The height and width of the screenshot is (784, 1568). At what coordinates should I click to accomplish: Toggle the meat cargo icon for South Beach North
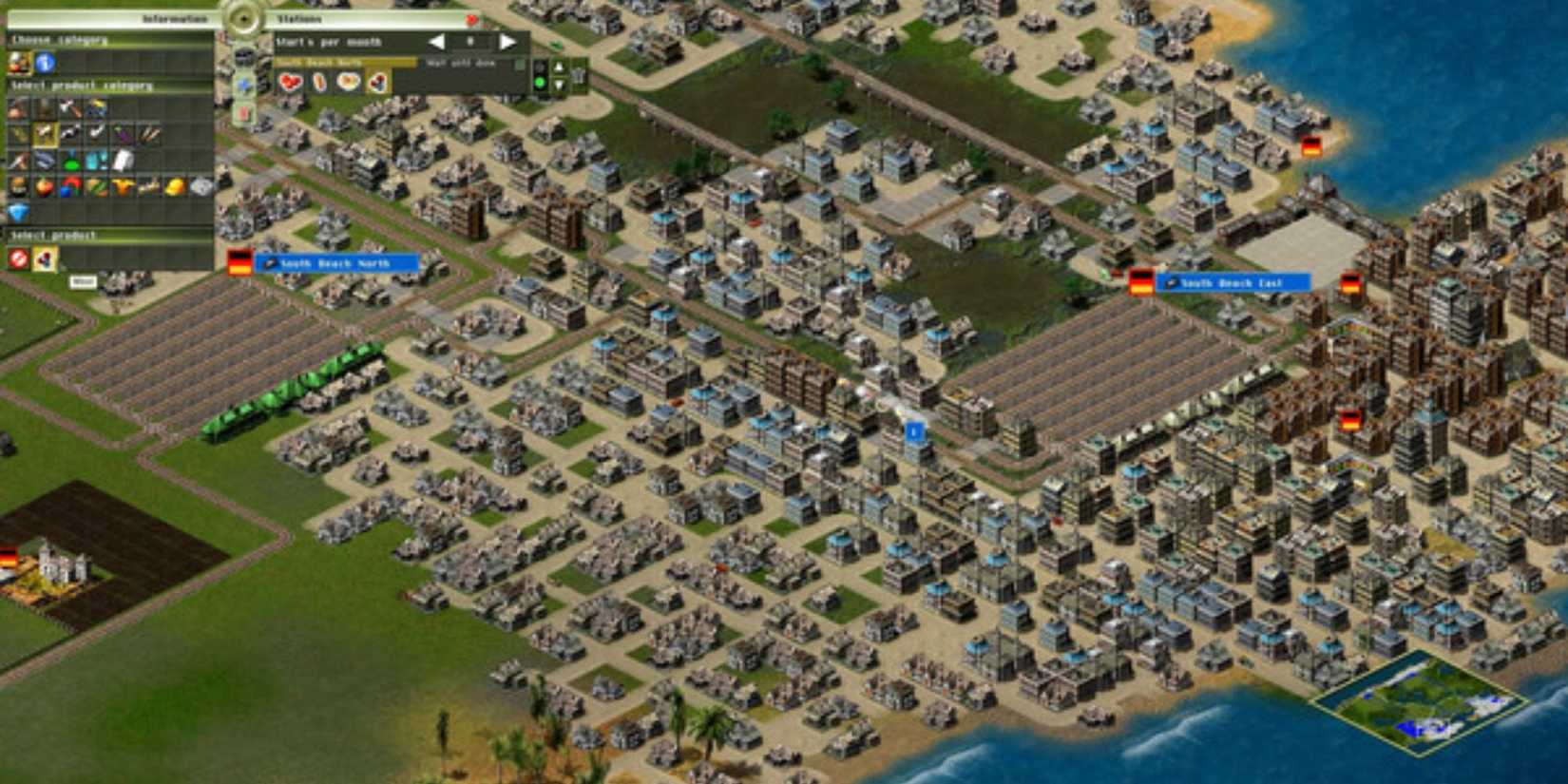[x=290, y=83]
